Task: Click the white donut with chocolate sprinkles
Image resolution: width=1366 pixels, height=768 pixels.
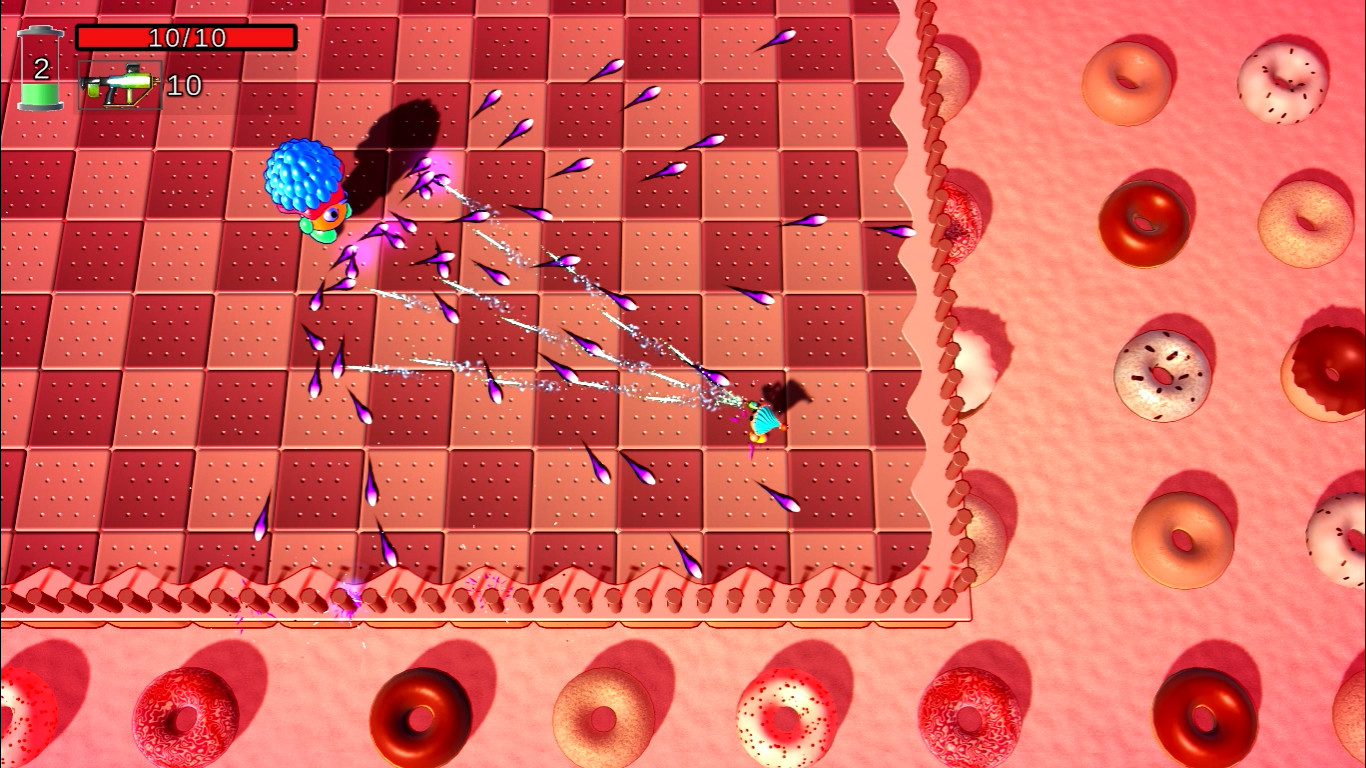Action: [1161, 377]
